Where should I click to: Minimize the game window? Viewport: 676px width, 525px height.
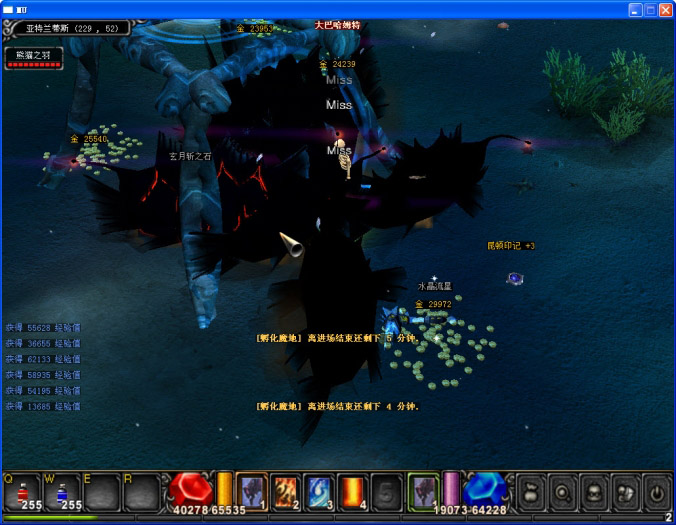pyautogui.click(x=635, y=9)
